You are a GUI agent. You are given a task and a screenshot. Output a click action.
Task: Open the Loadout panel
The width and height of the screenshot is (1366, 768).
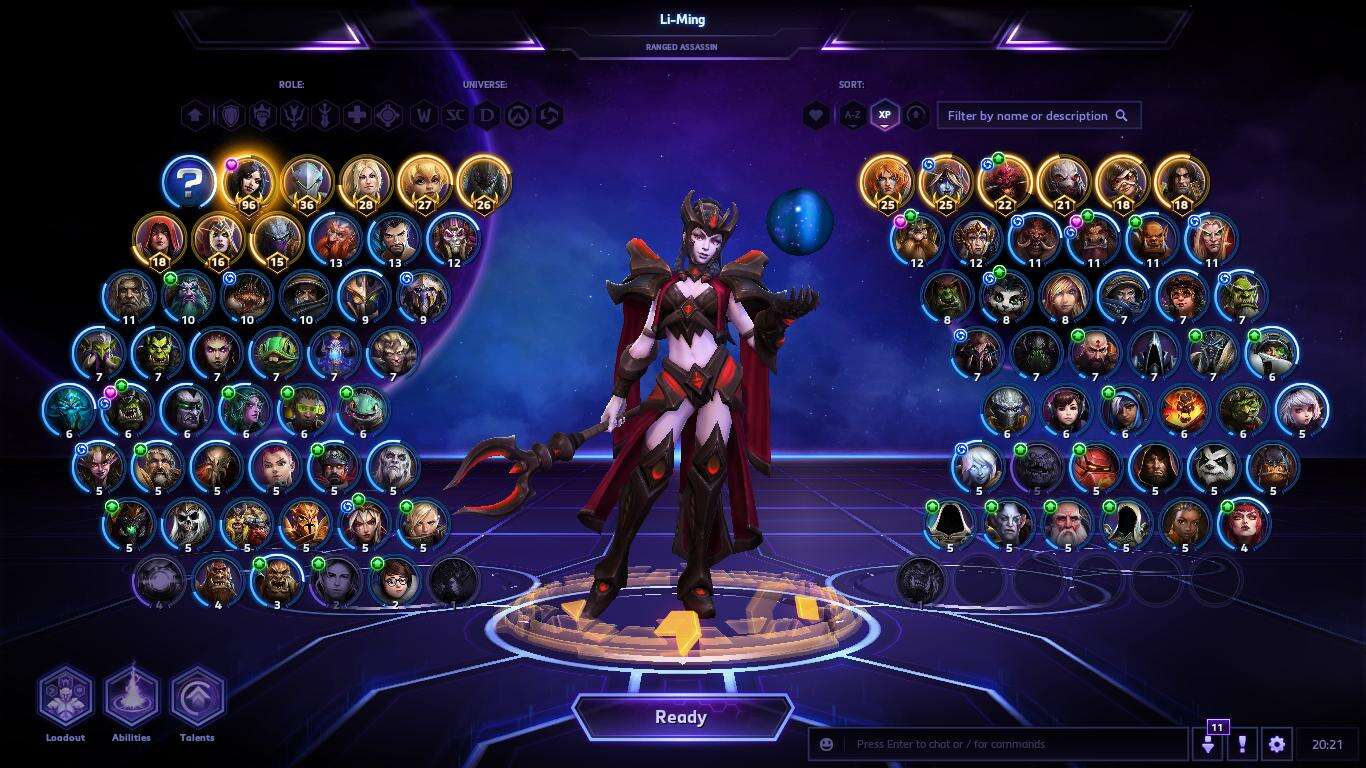pyautogui.click(x=66, y=698)
